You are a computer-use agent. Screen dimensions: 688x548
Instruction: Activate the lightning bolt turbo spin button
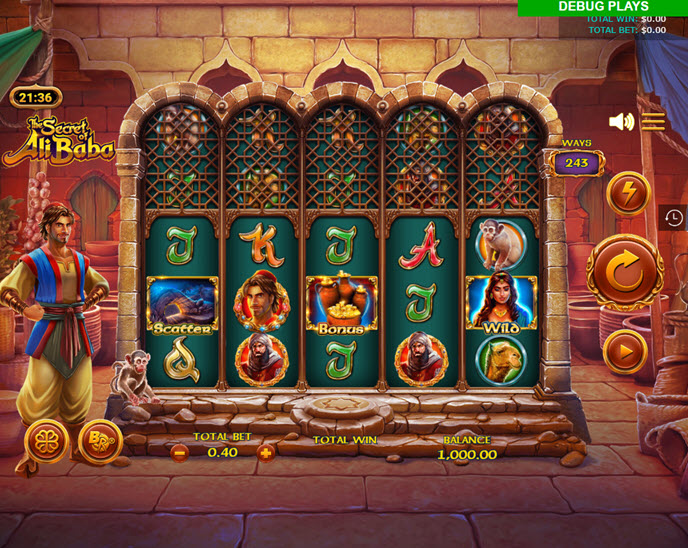pyautogui.click(x=628, y=194)
